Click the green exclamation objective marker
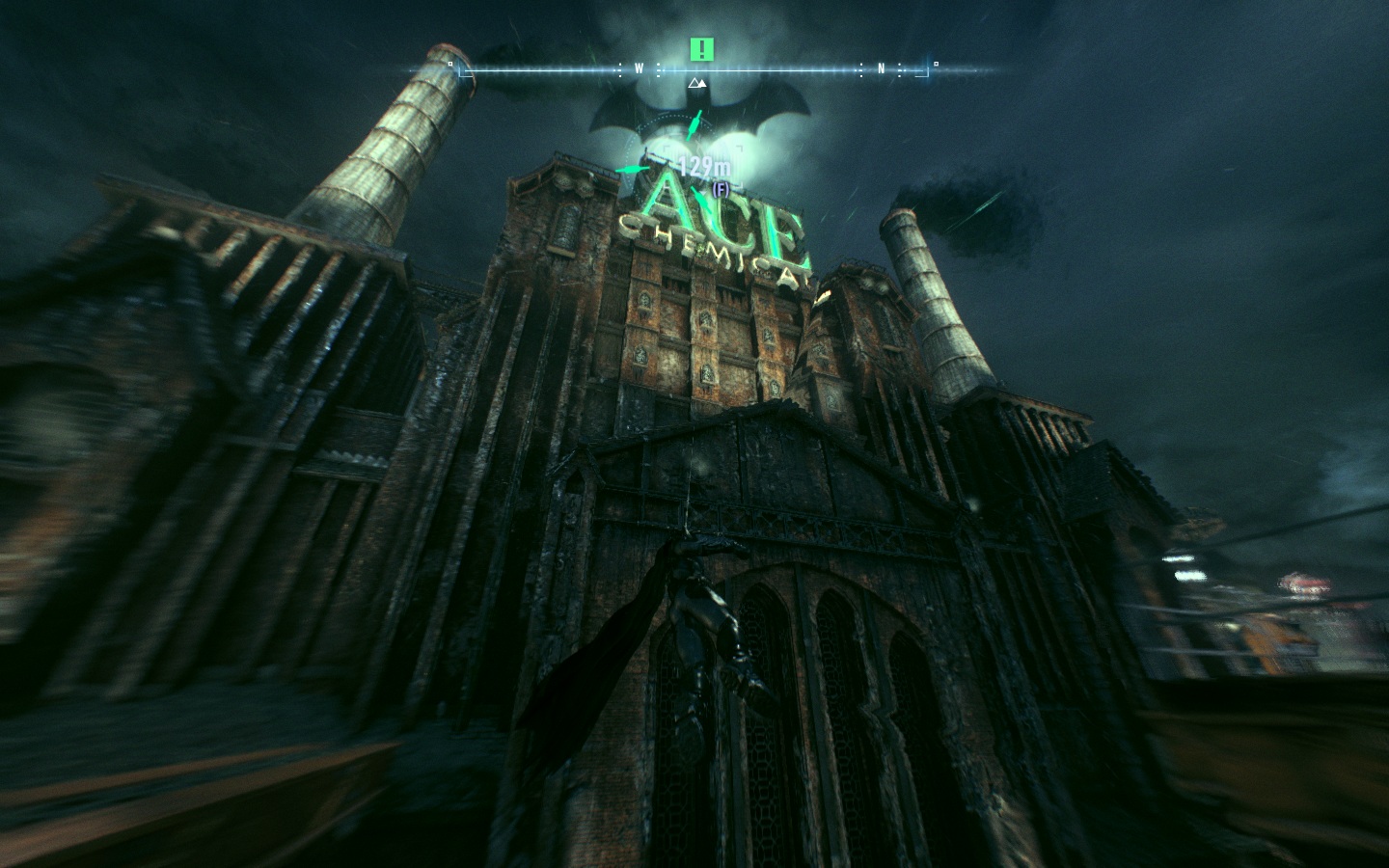 tap(702, 49)
